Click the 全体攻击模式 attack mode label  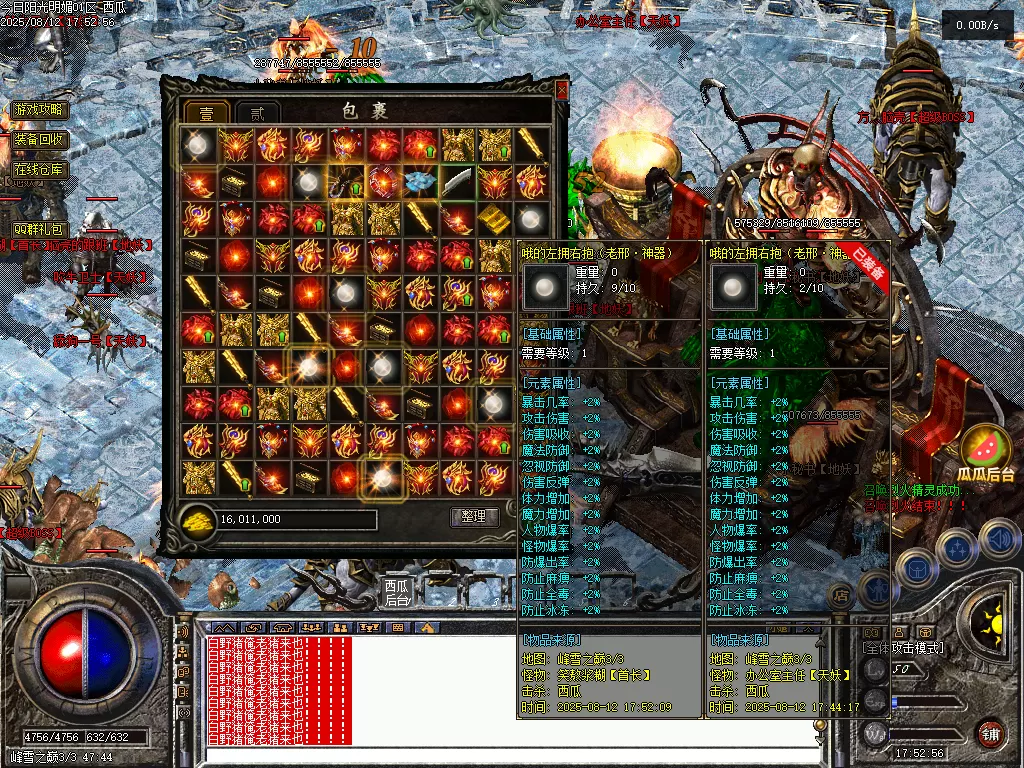[903, 649]
